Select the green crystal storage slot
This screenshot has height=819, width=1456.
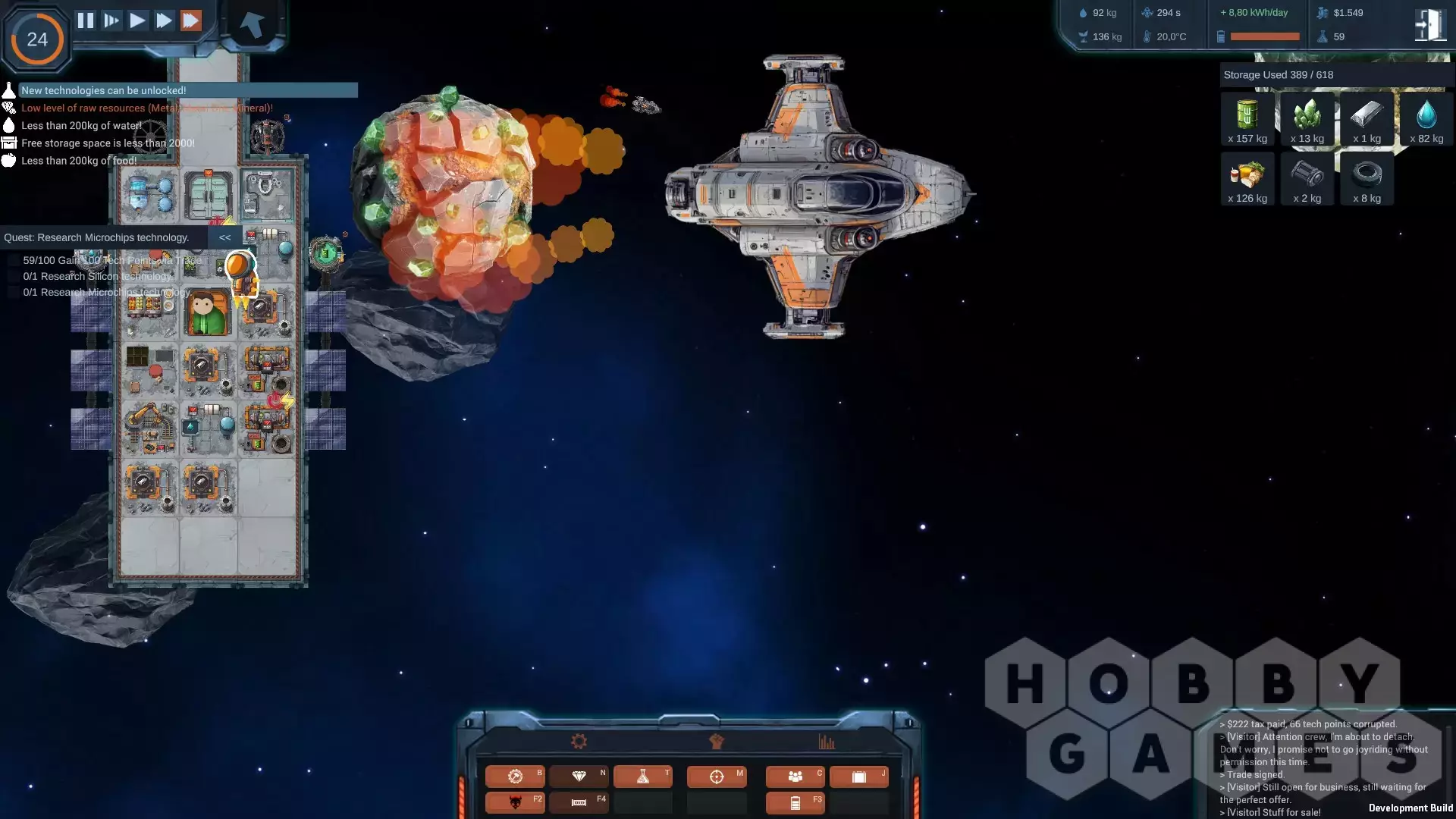point(1307,119)
